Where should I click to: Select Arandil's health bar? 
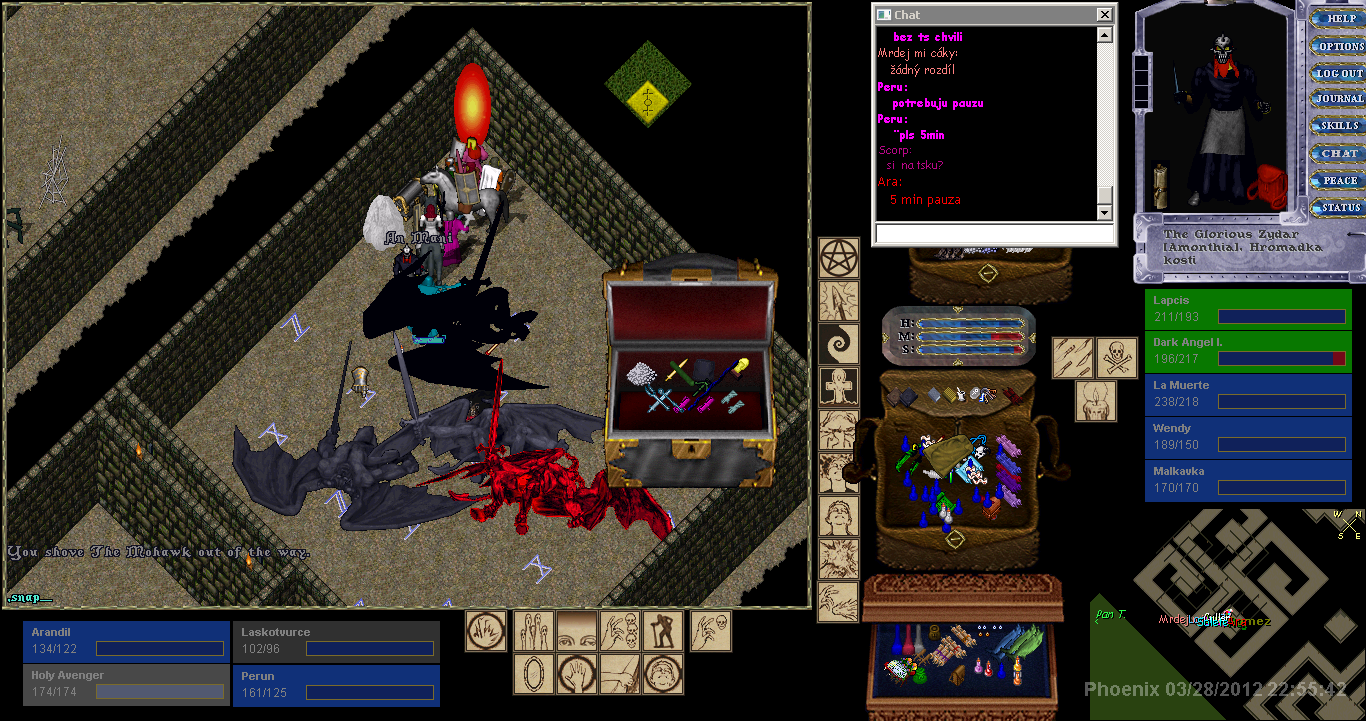[126, 641]
